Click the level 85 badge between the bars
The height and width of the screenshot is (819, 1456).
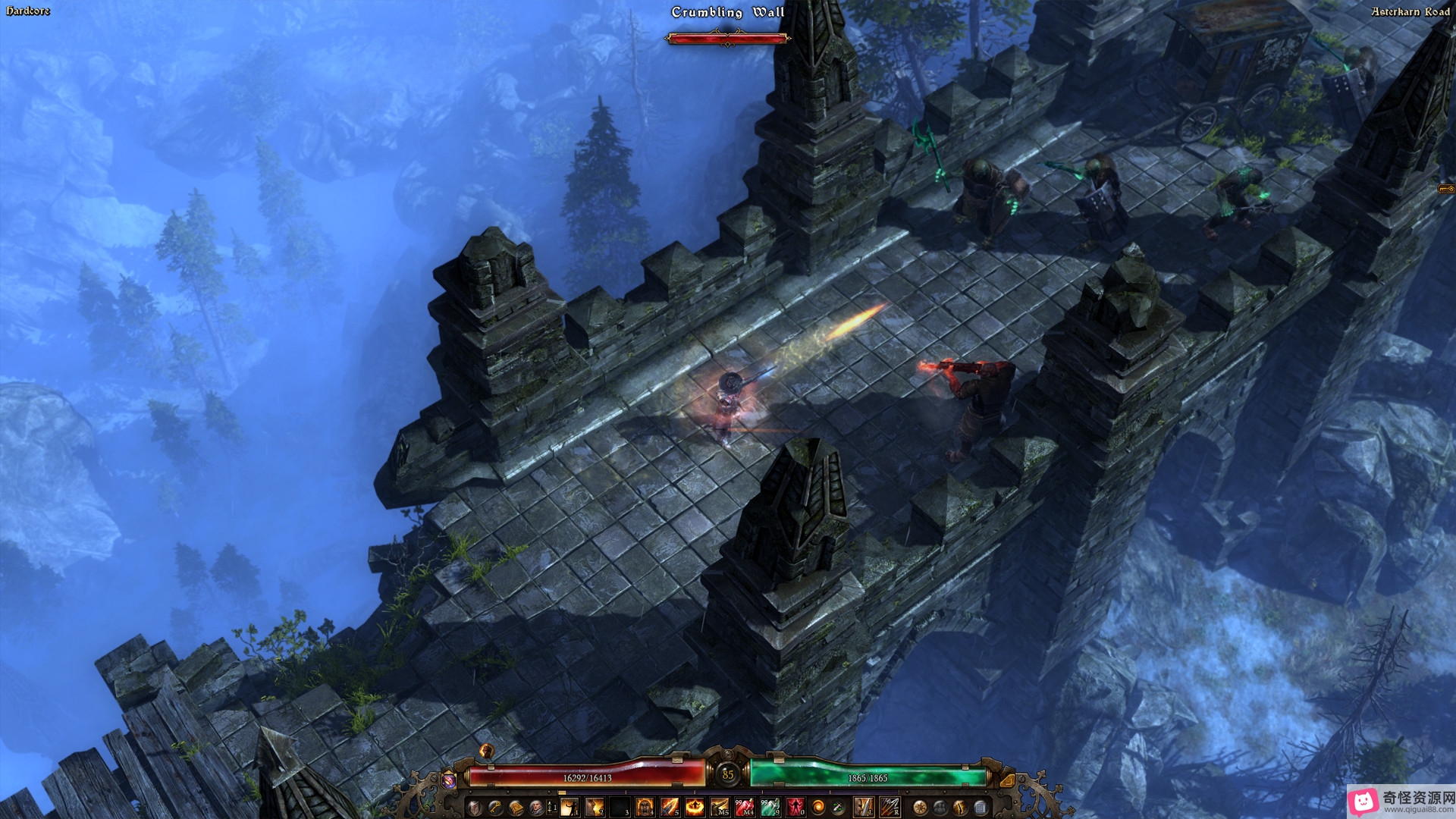(728, 774)
